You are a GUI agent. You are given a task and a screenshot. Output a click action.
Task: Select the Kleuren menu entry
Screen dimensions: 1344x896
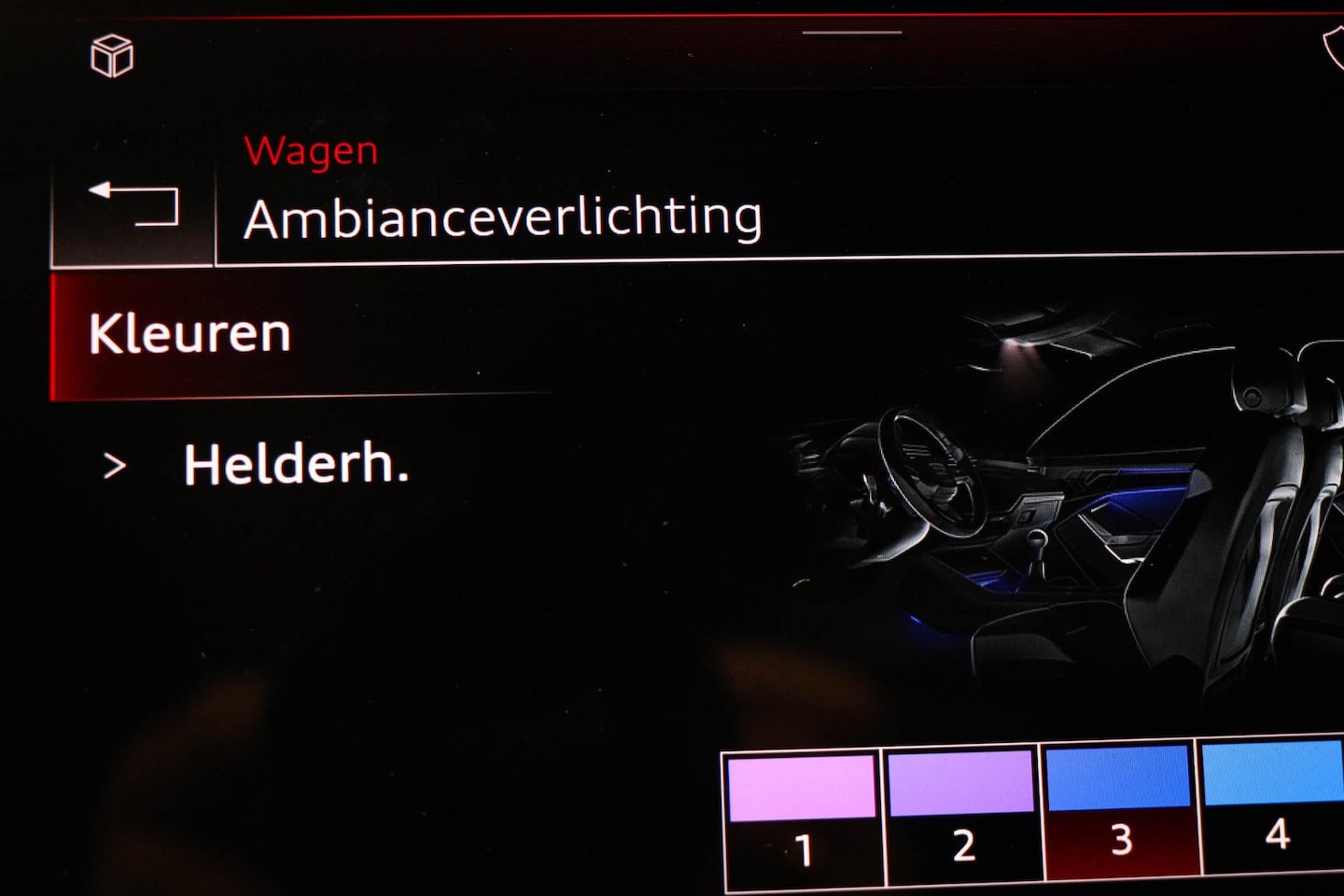[190, 334]
